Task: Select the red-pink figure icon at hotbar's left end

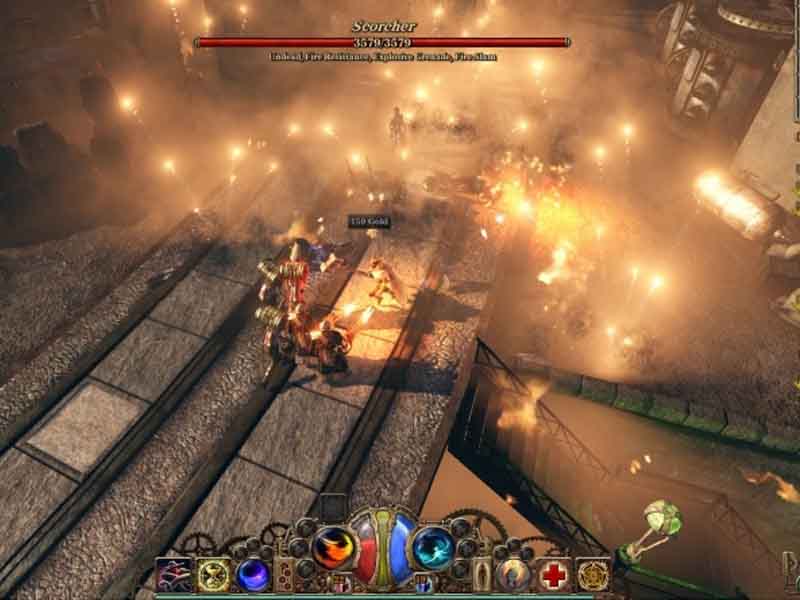Action: (173, 574)
